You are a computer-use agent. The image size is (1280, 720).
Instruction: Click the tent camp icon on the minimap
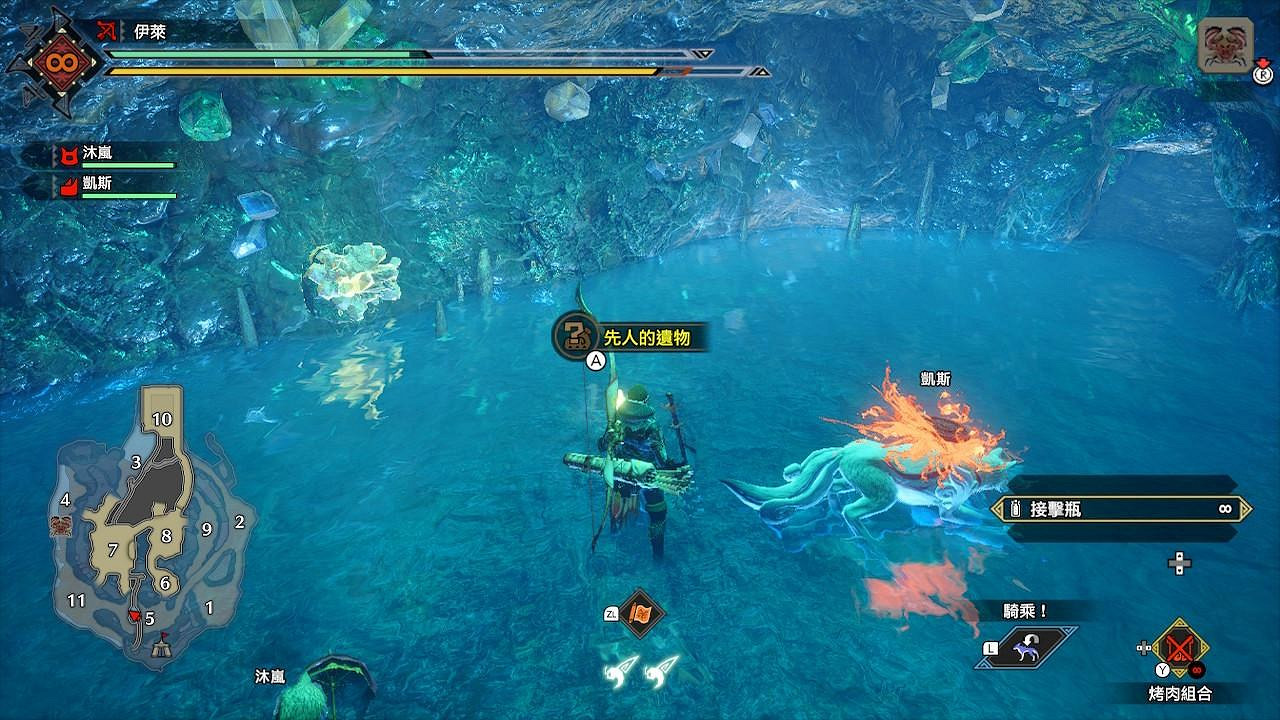tap(160, 649)
